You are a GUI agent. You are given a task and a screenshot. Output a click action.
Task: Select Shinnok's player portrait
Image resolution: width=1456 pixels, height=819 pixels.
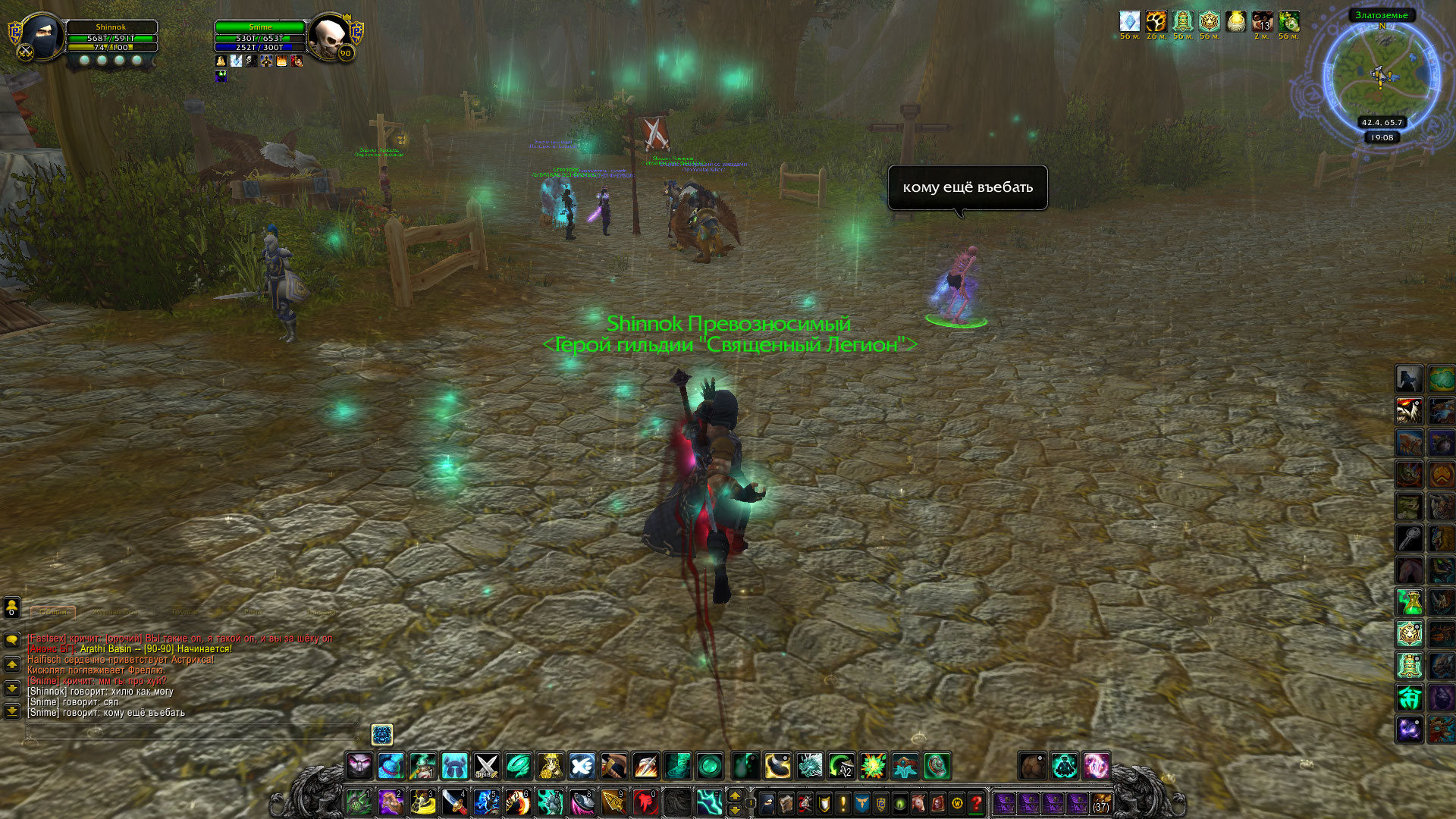point(40,36)
